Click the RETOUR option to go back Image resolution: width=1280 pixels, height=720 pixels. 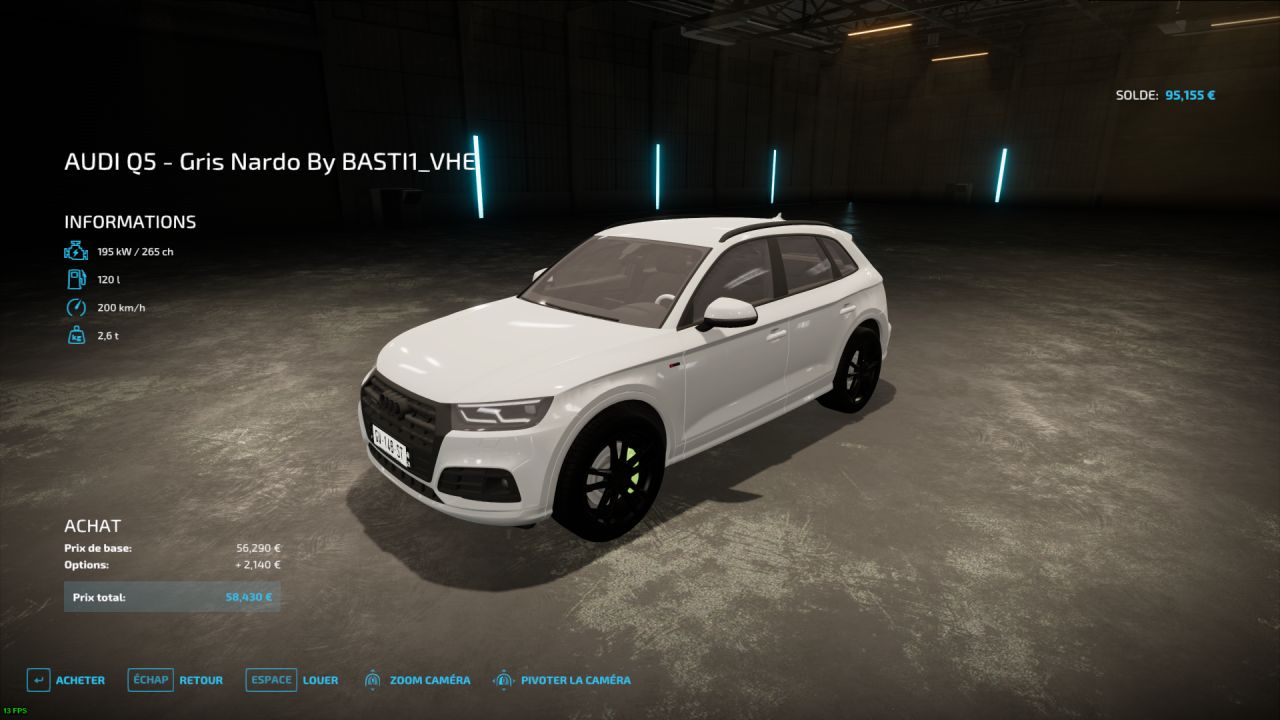(200, 680)
